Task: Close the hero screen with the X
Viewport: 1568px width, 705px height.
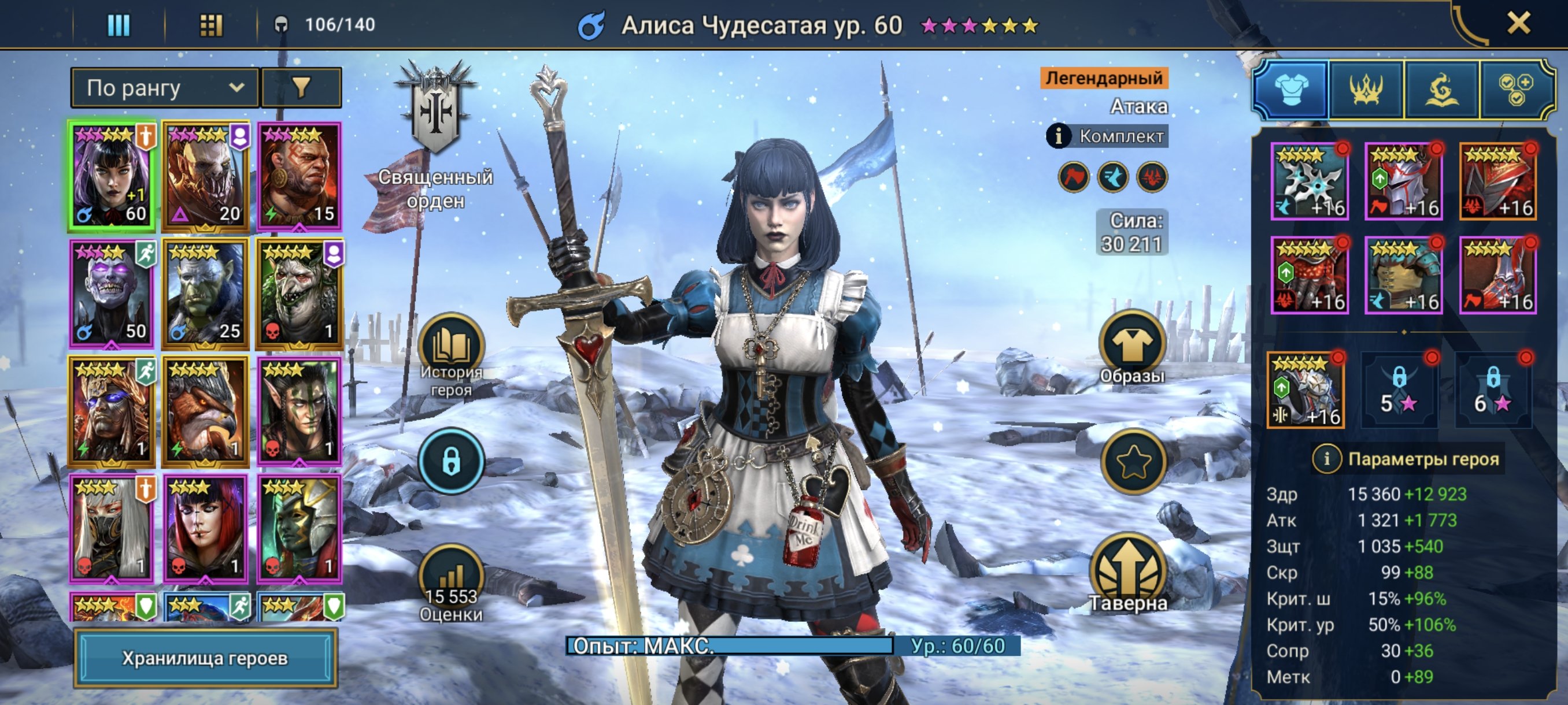Action: click(1518, 24)
